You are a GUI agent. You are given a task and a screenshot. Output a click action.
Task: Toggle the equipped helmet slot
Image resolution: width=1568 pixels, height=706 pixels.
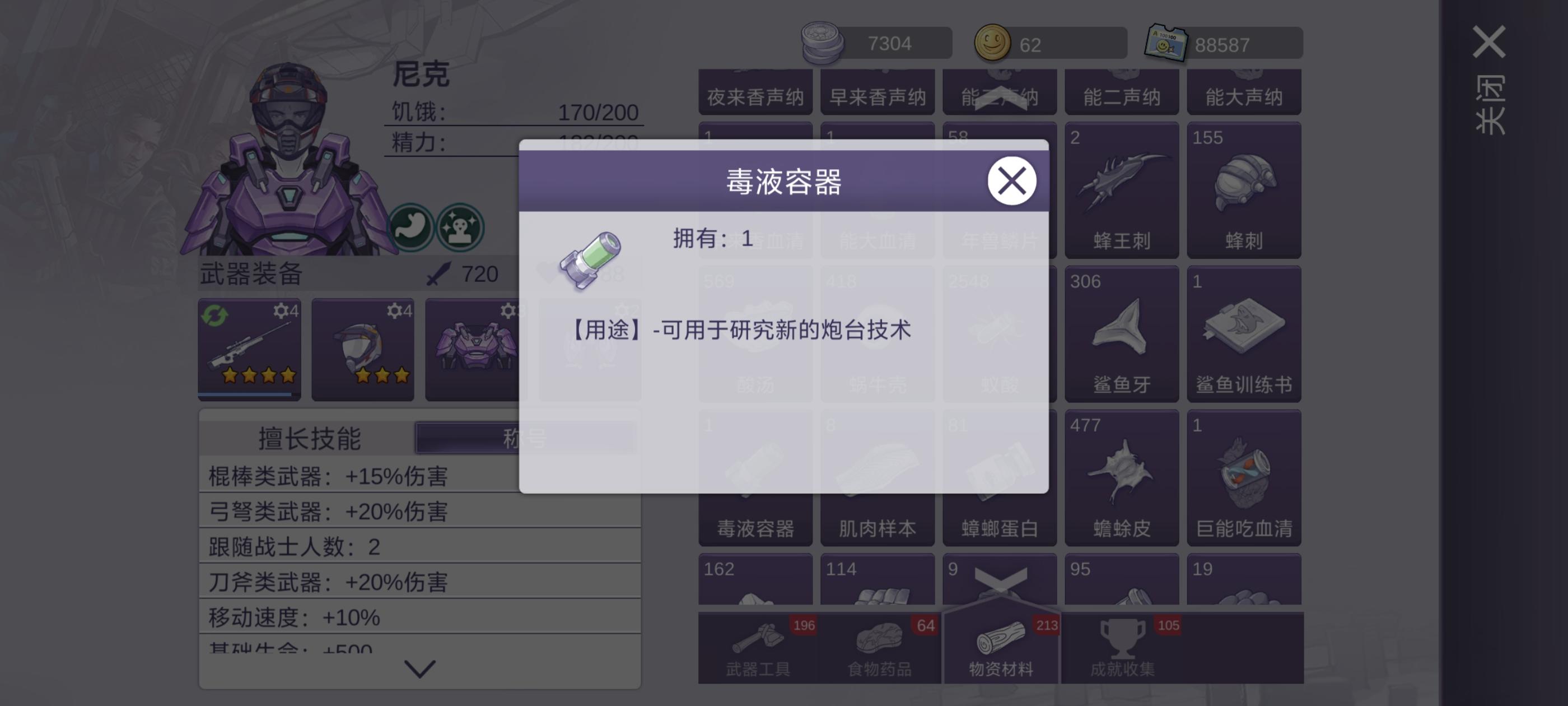(x=362, y=350)
